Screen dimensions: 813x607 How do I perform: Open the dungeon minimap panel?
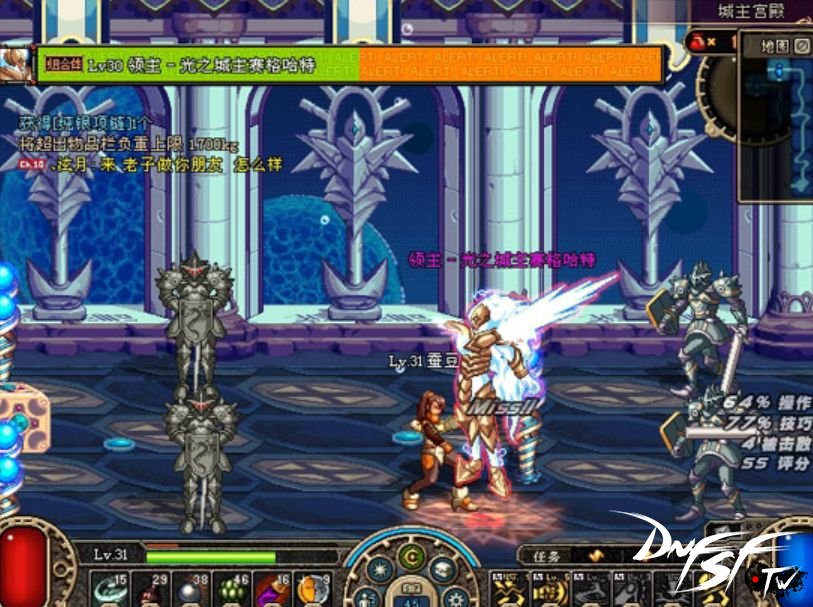[775, 125]
